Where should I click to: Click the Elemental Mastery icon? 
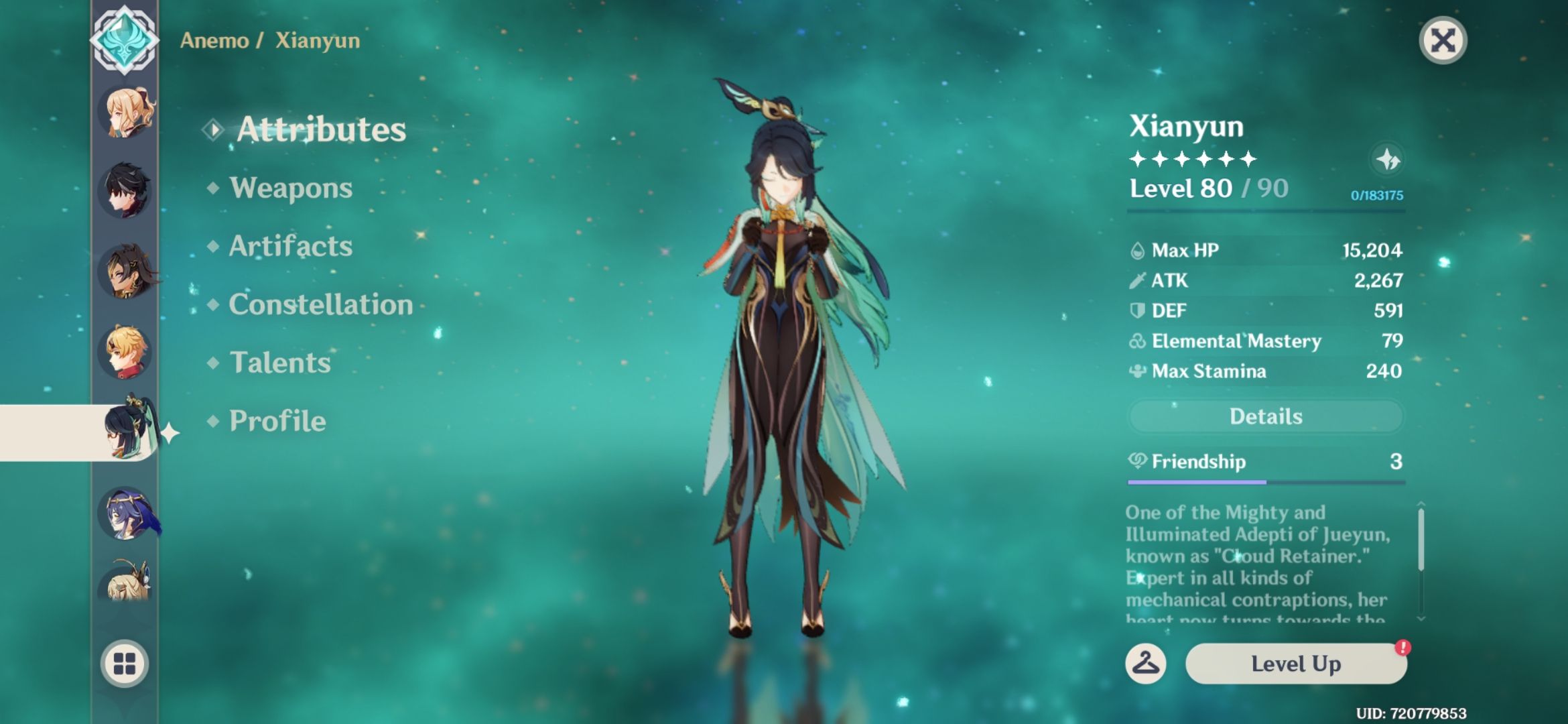(x=1137, y=341)
